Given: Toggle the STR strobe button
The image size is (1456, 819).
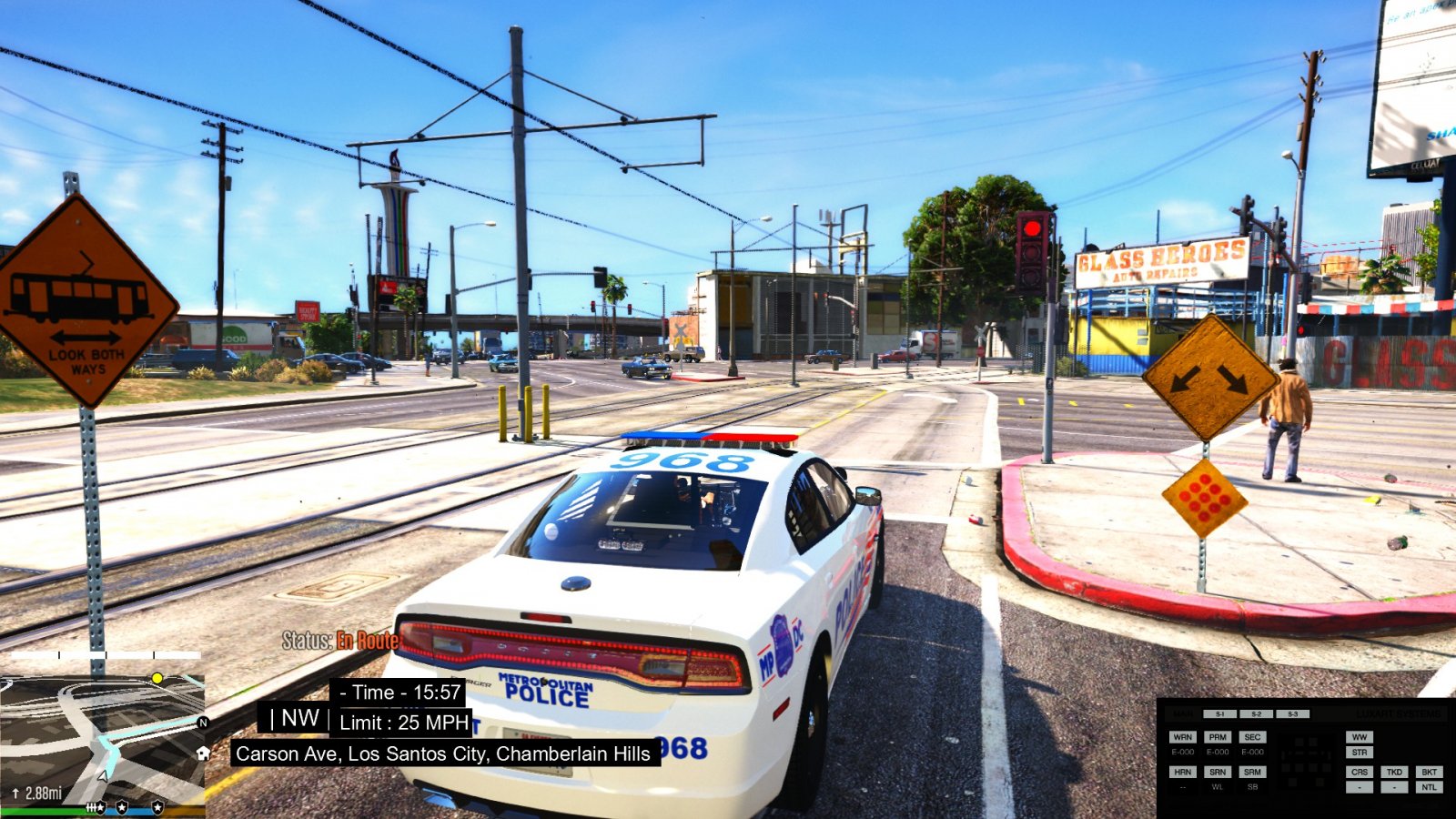Looking at the screenshot, I should pos(1360,753).
